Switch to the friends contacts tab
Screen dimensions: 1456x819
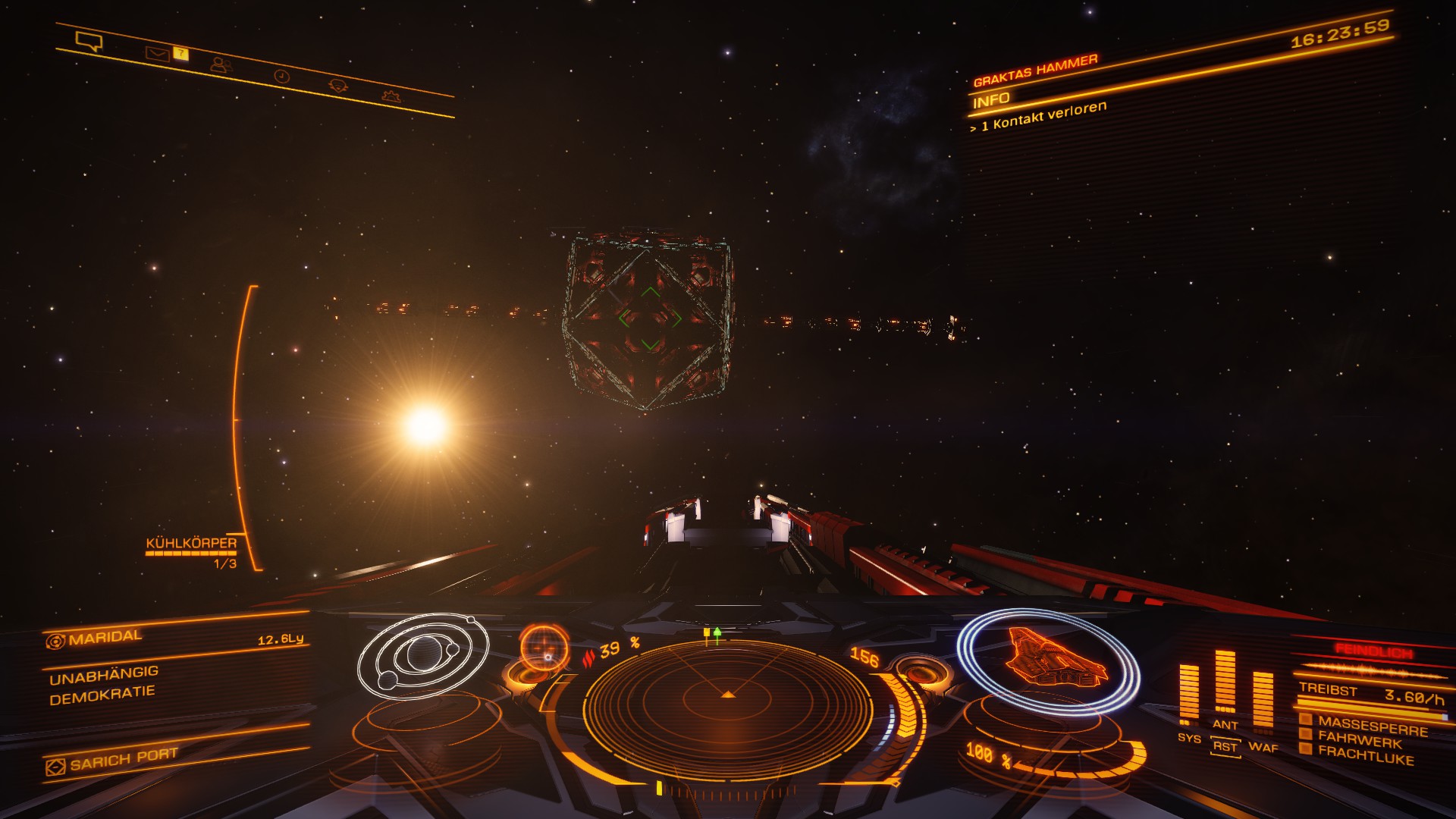pos(221,65)
